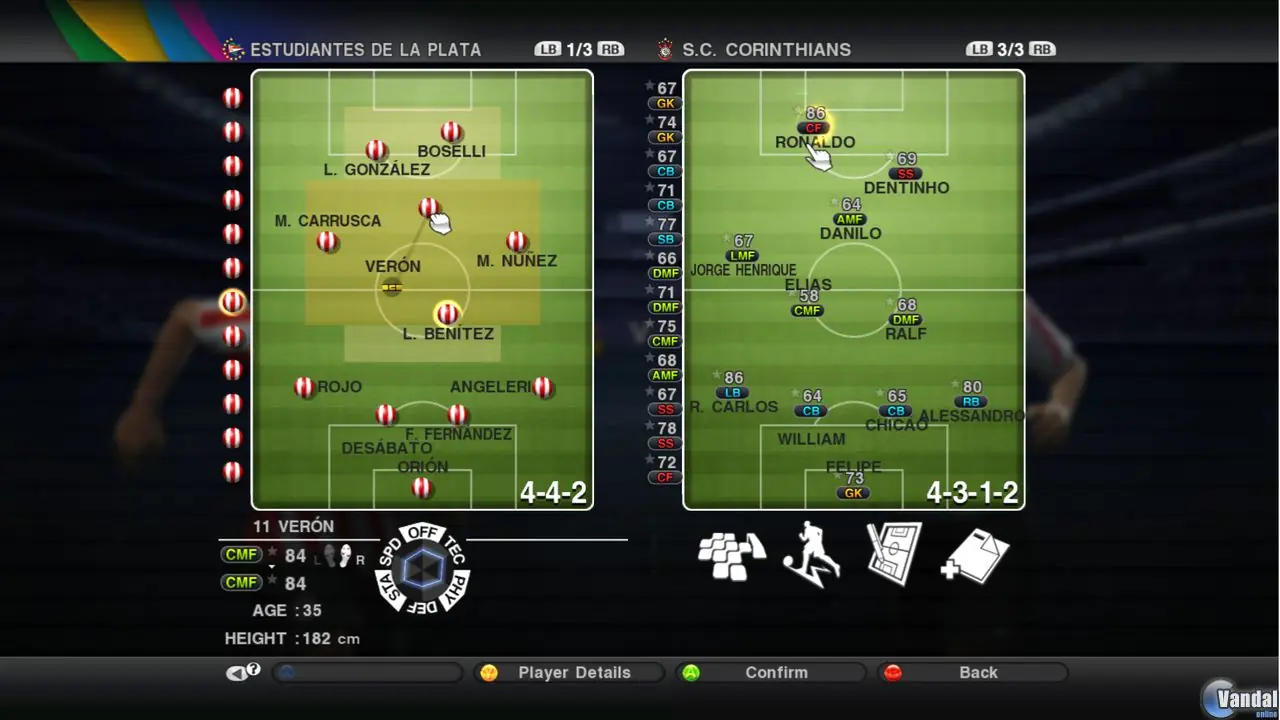Screen dimensions: 1280x720
Task: Select M. Nuñez's marker
Action: [516, 241]
